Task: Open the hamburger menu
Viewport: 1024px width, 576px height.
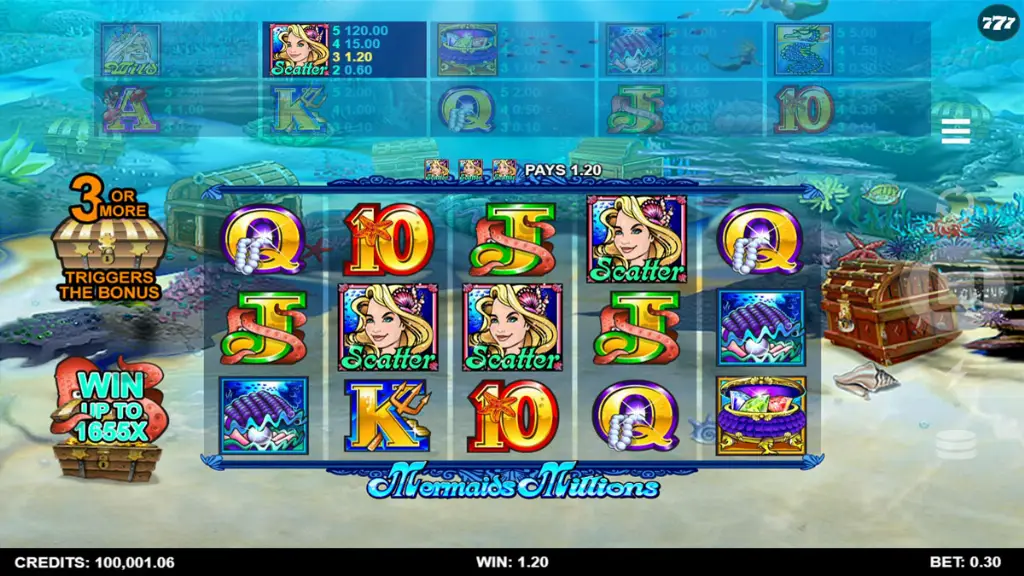Action: 955,131
